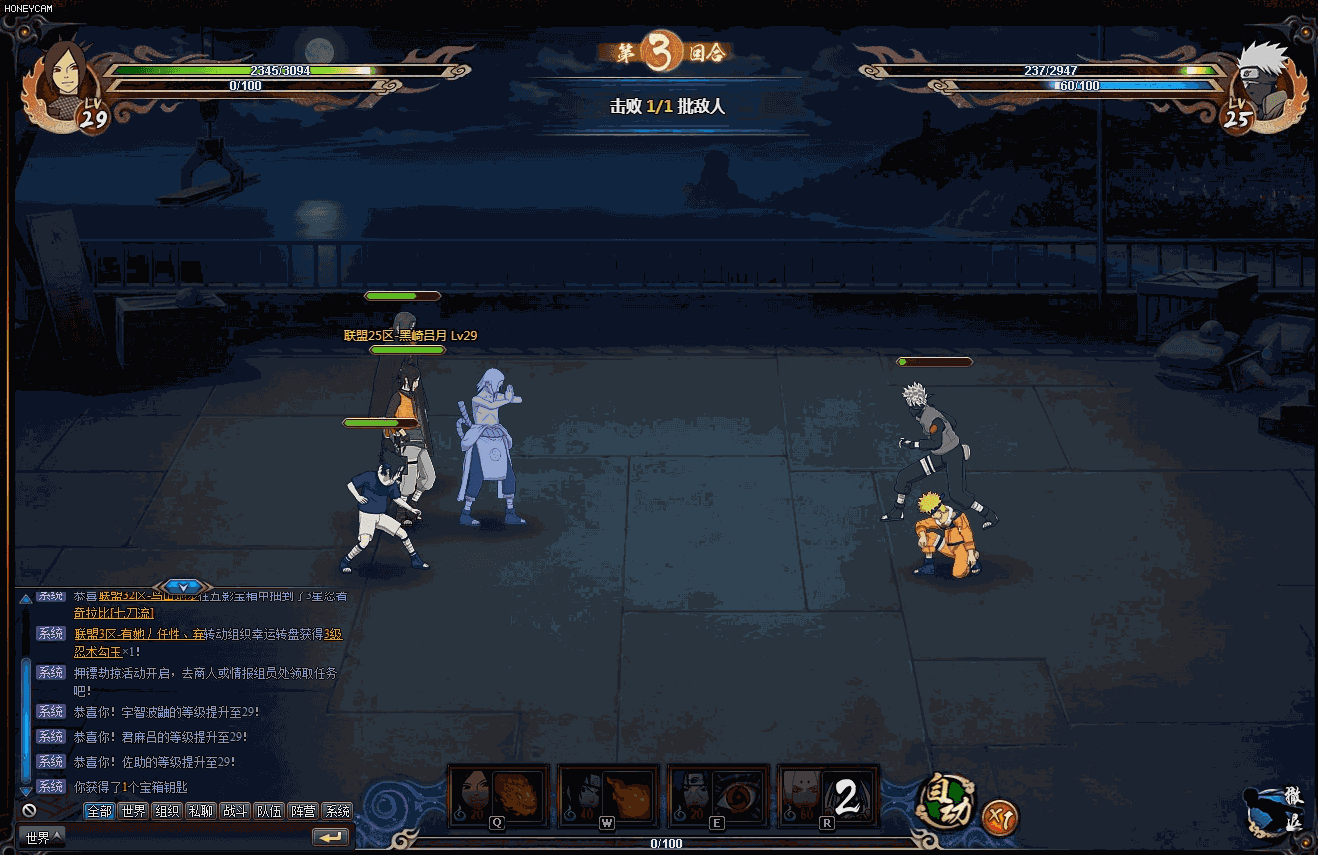Toggle the 自动 auto-battle button
The height and width of the screenshot is (855, 1318).
click(x=946, y=801)
